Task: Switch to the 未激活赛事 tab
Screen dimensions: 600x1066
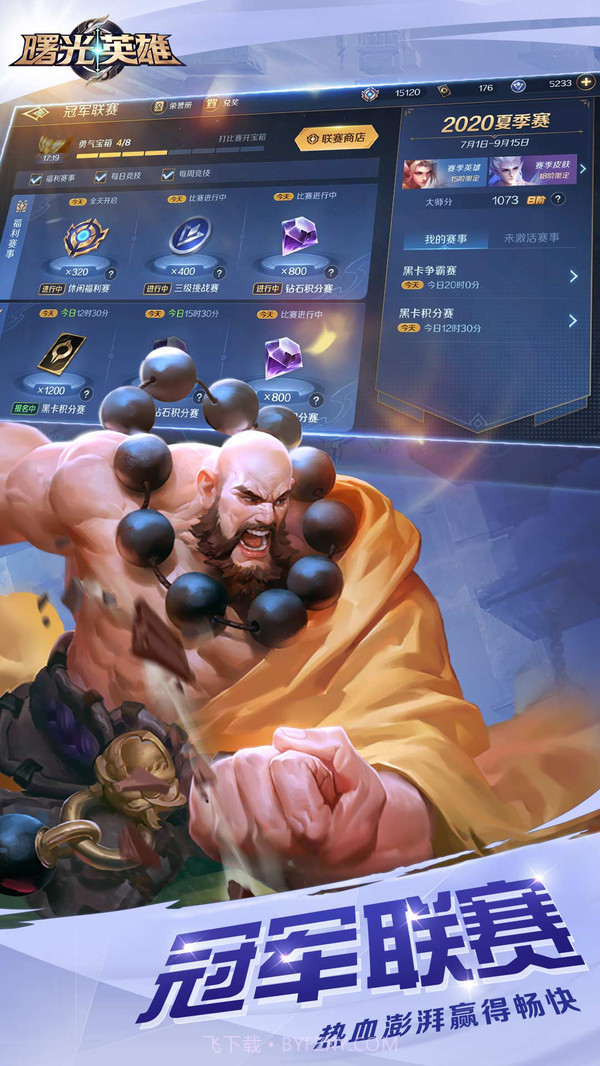Action: (531, 238)
